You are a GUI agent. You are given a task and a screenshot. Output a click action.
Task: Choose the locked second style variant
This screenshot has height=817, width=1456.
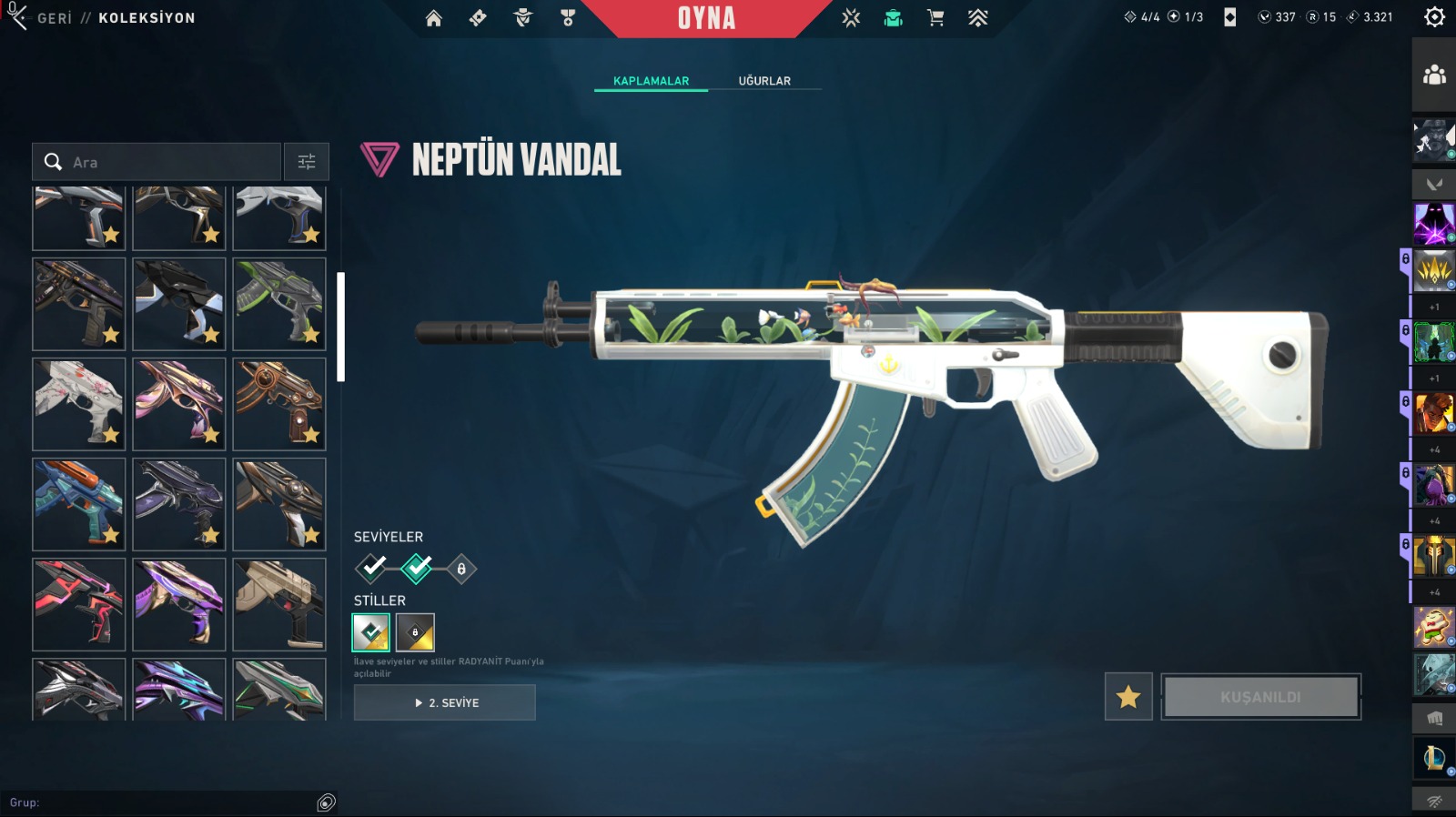415,632
